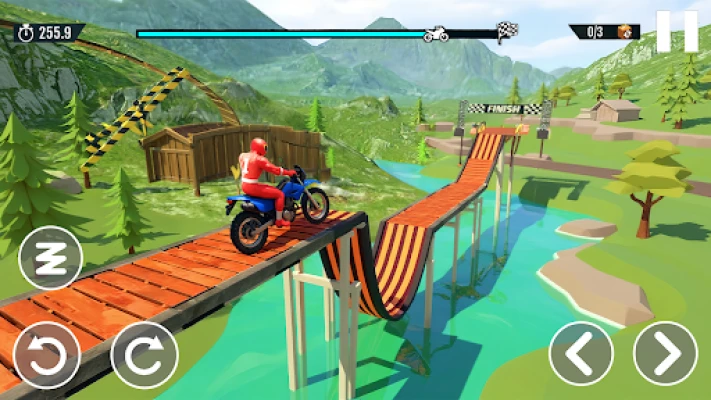Tap the spring jump button
The image size is (711, 400).
[x=51, y=258]
